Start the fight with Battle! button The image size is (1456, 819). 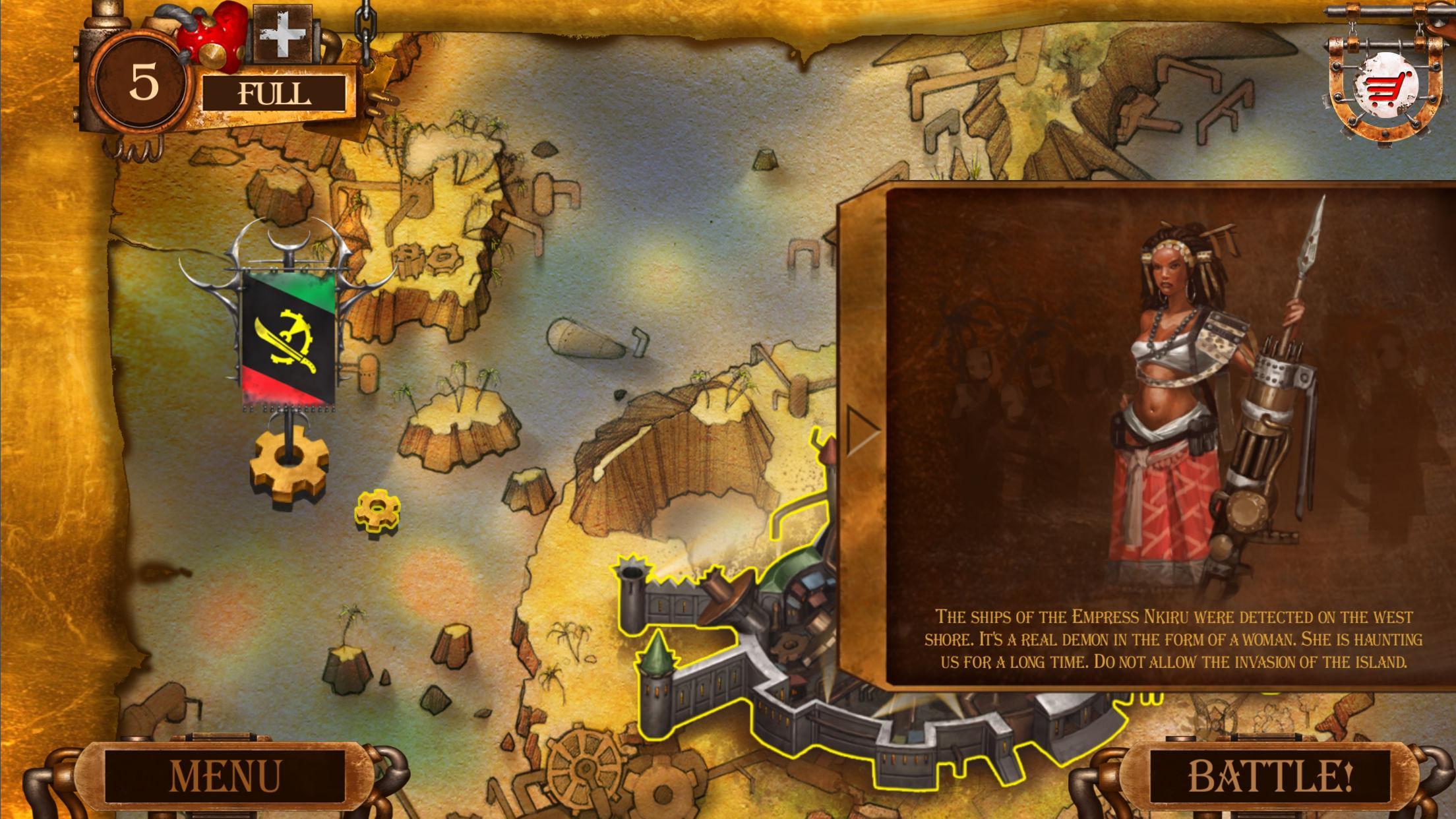click(x=1270, y=776)
